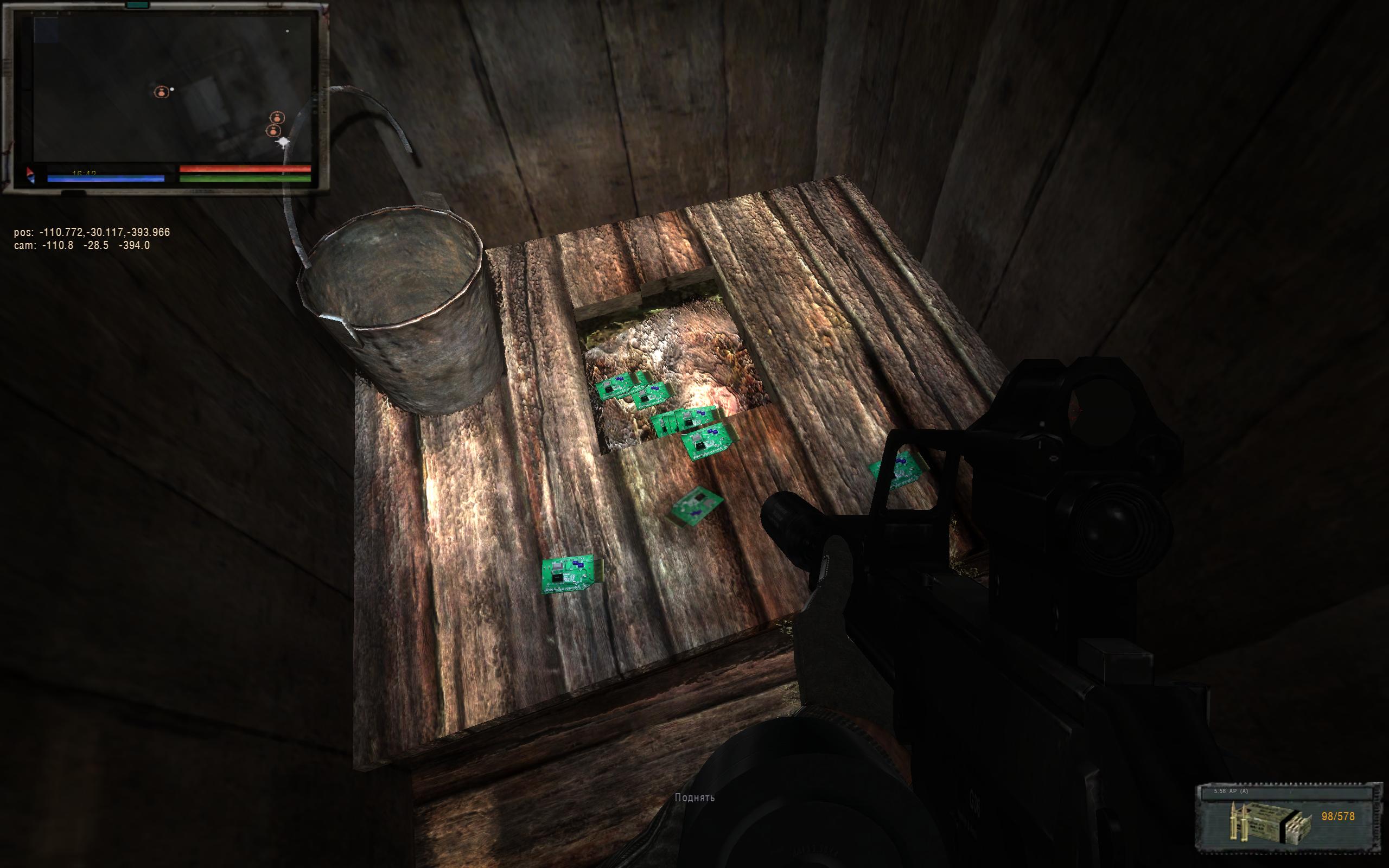
Task: Click the white player marker on the minimap
Action: pyautogui.click(x=282, y=143)
